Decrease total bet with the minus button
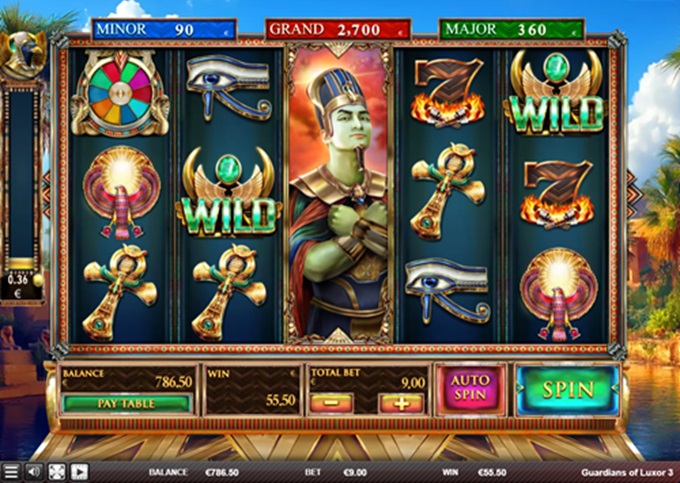This screenshot has width=680, height=483. (331, 403)
